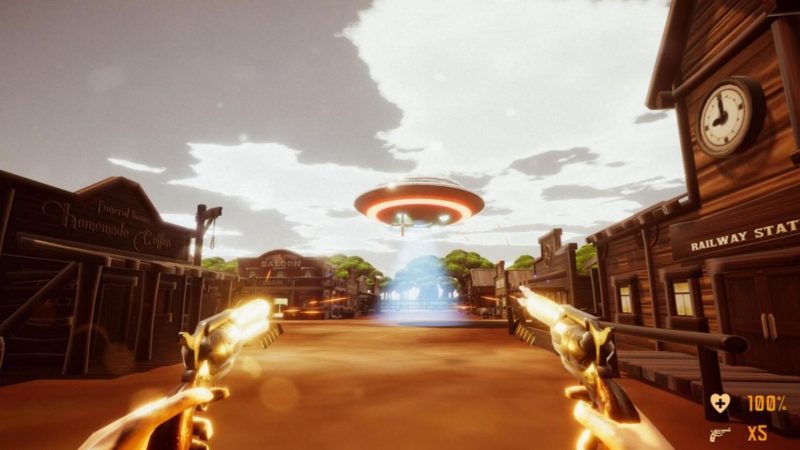Click the revolver weapon icon
Image resolution: width=800 pixels, height=450 pixels.
point(719,433)
